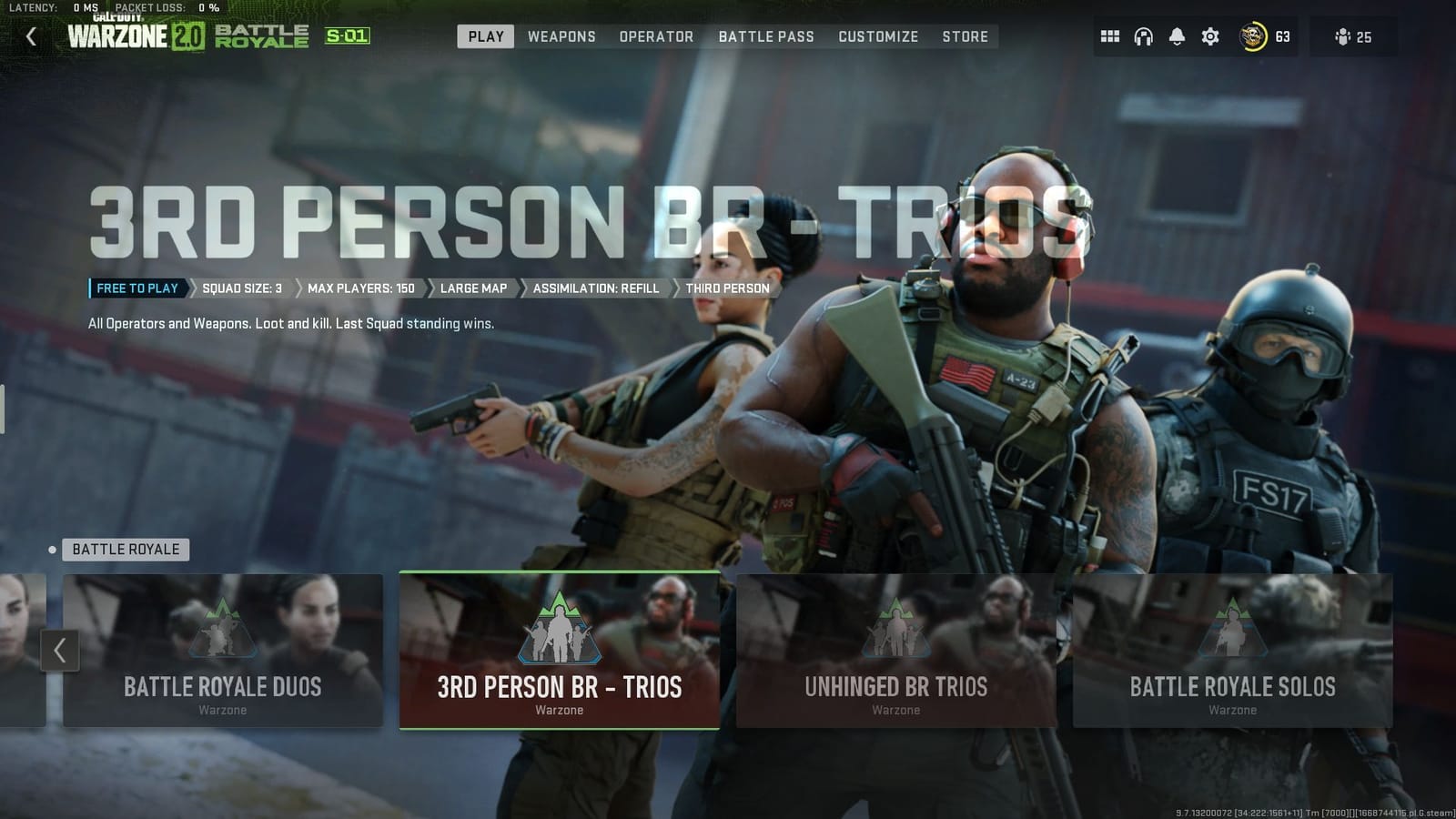Click the Free to Play label
This screenshot has height=819, width=1456.
tap(136, 288)
